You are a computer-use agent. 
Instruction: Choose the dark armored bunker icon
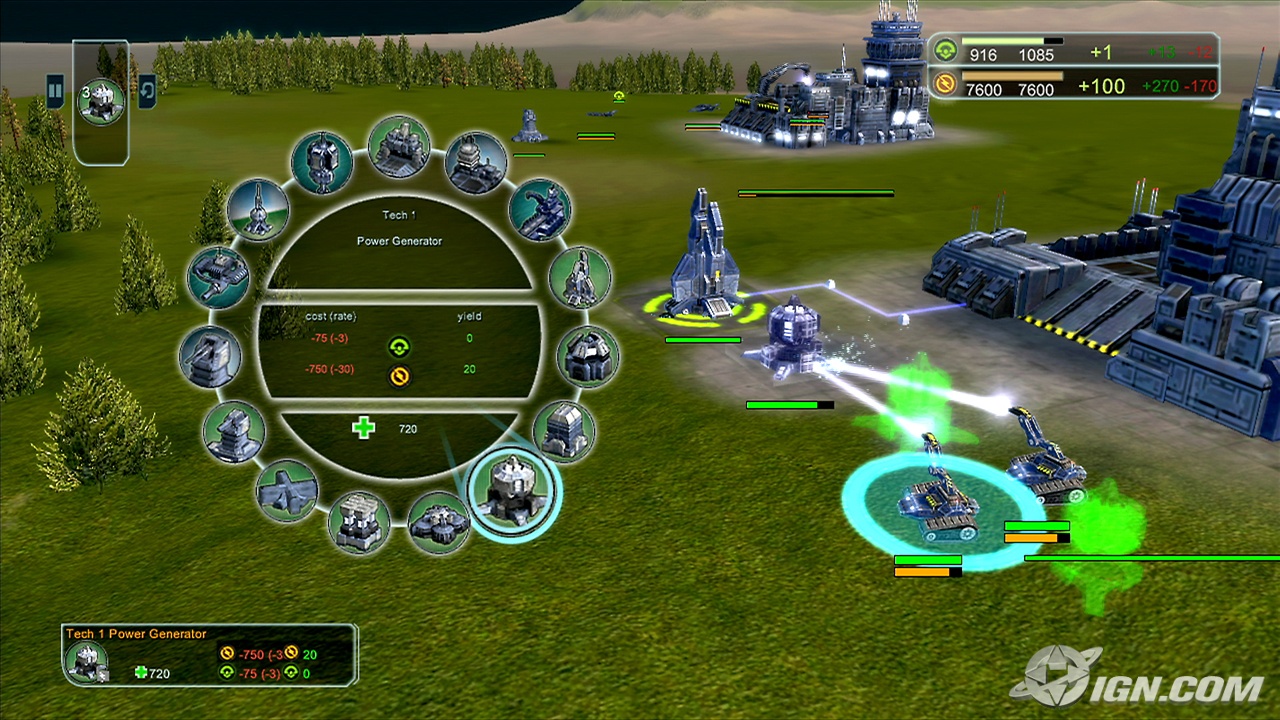[x=587, y=356]
